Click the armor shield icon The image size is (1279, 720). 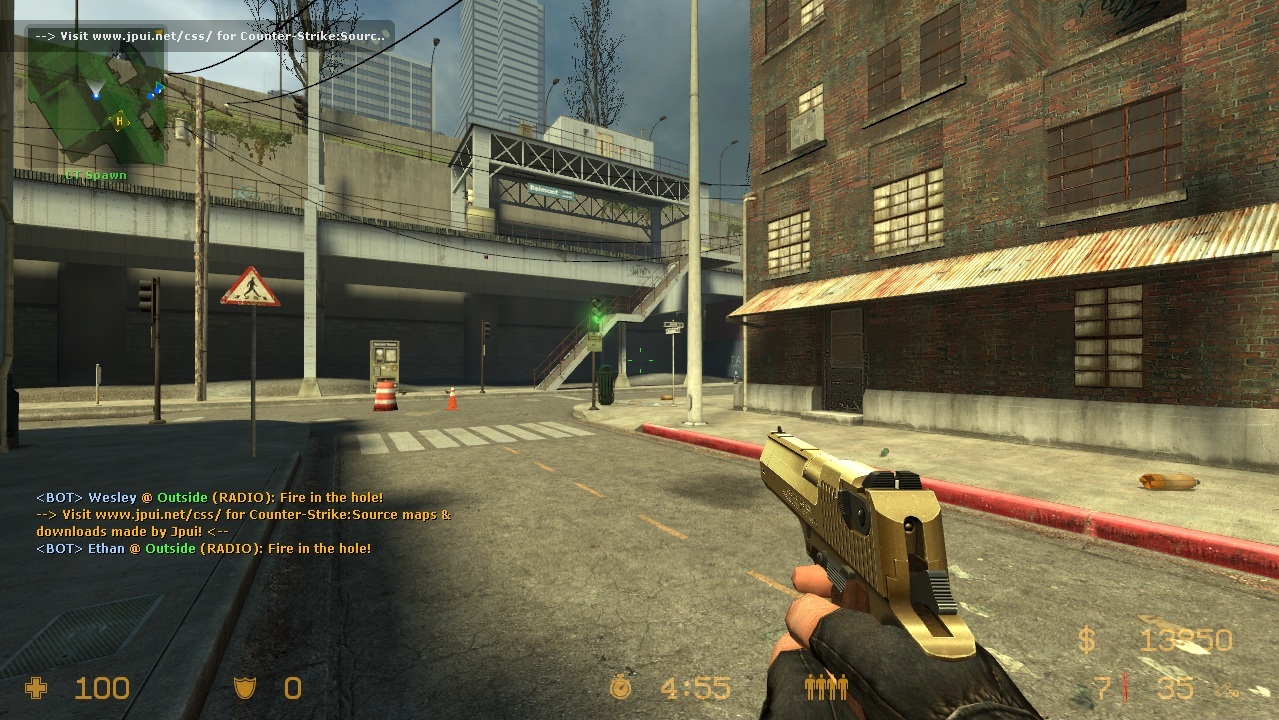pos(244,688)
